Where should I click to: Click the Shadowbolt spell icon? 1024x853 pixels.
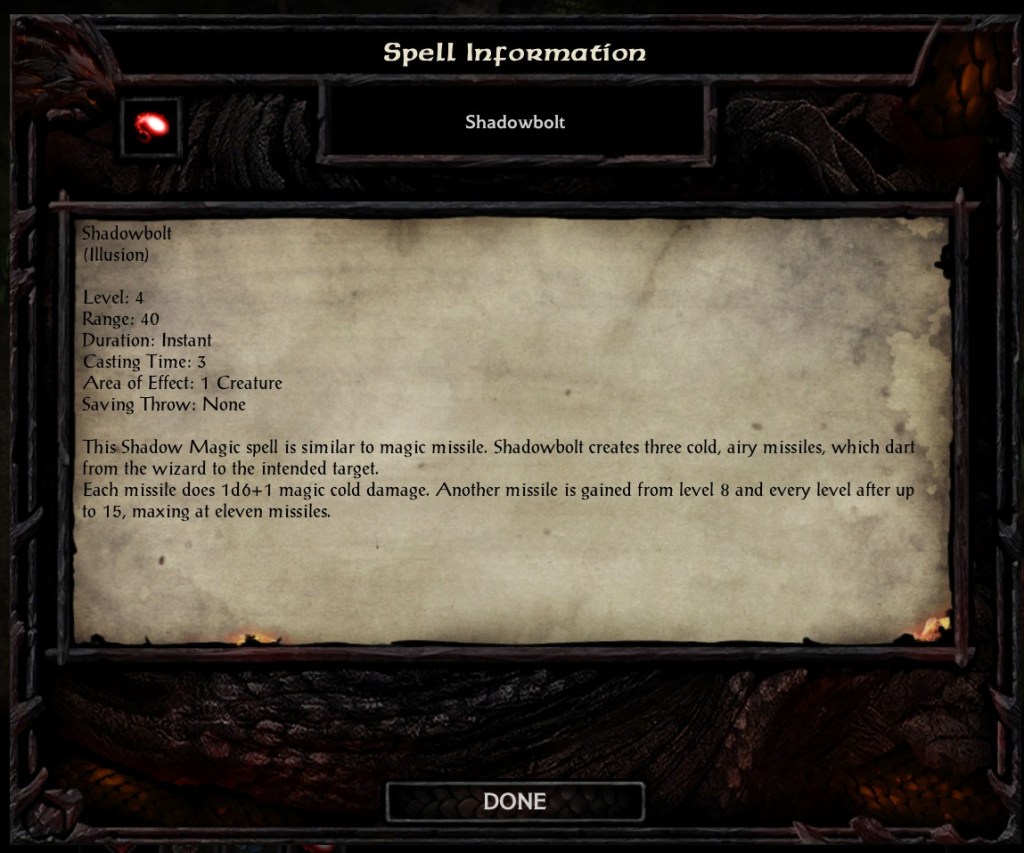click(150, 127)
